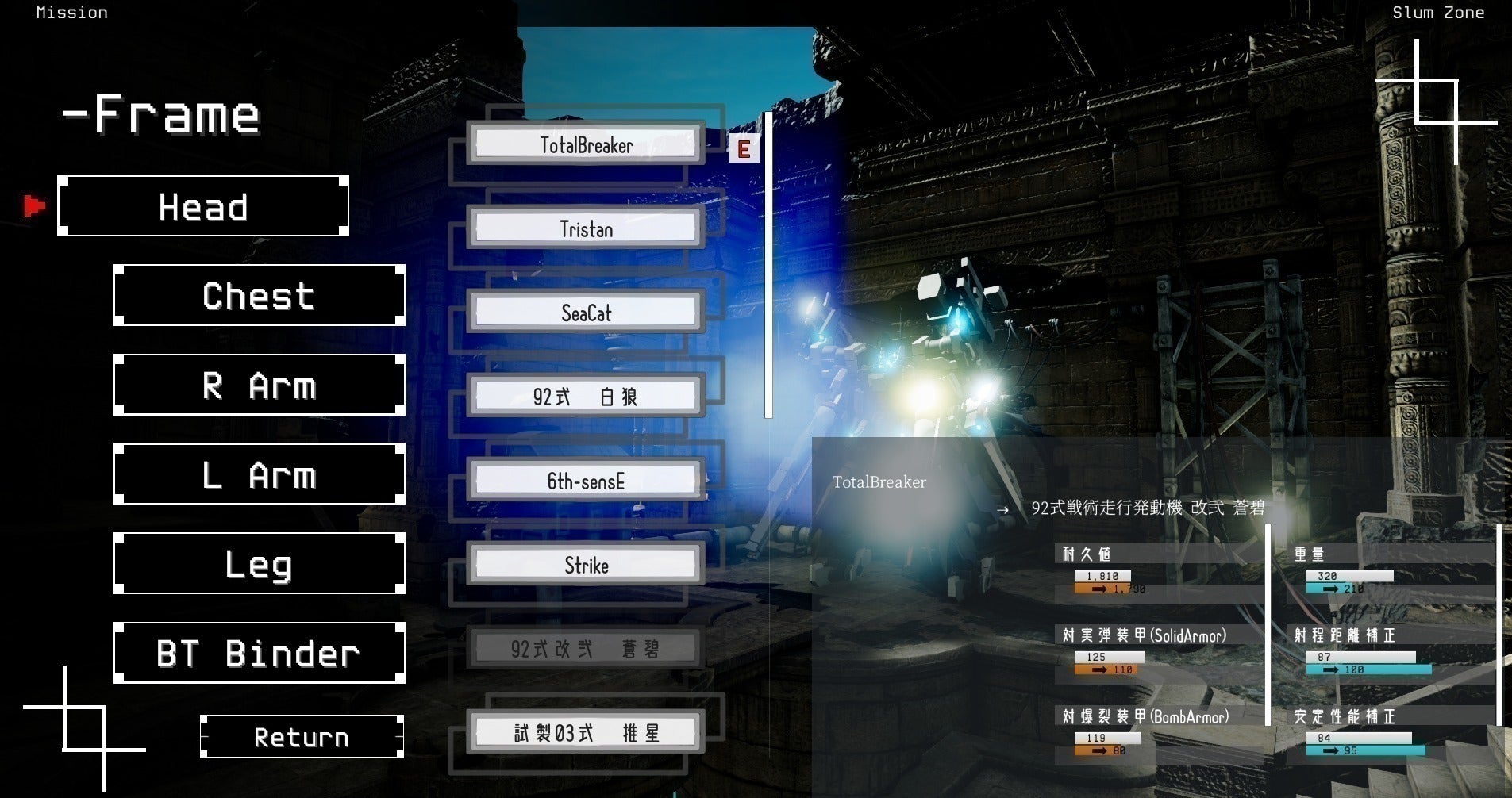Choose the R Arm category
Viewport: 1512px width, 798px height.
260,386
